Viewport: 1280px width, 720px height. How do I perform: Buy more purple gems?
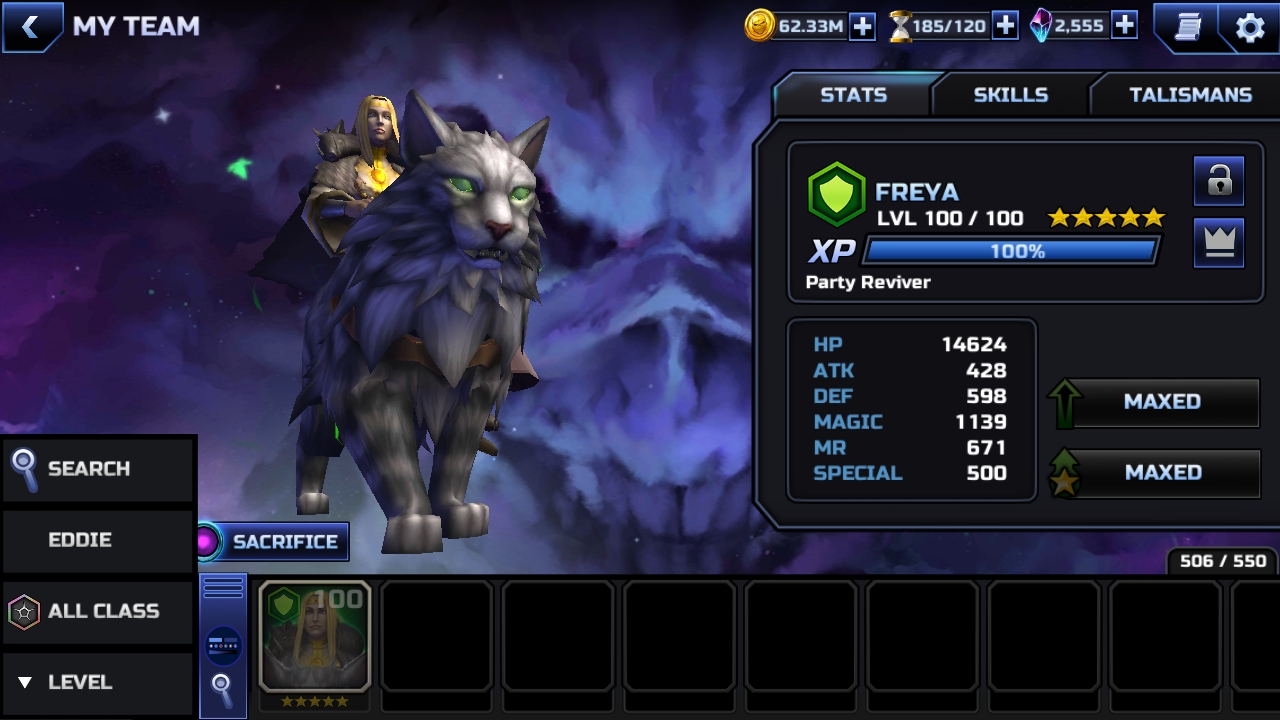point(1124,27)
